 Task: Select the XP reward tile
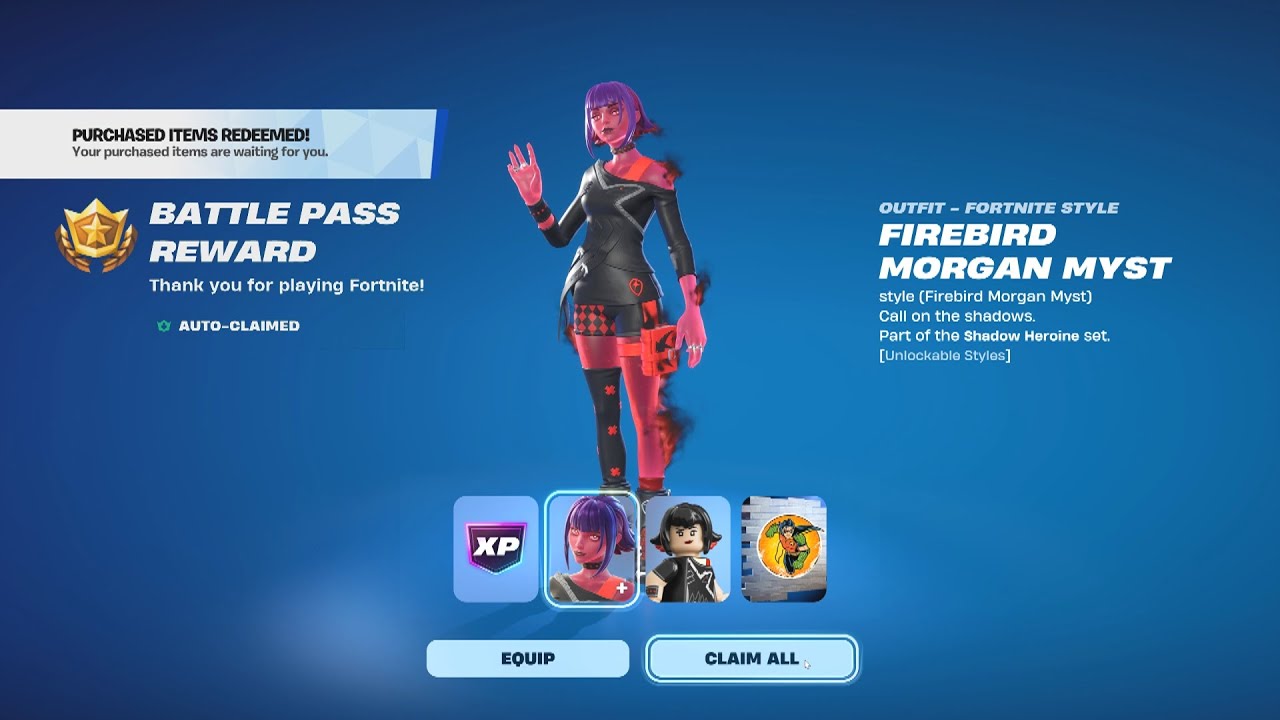[x=496, y=550]
